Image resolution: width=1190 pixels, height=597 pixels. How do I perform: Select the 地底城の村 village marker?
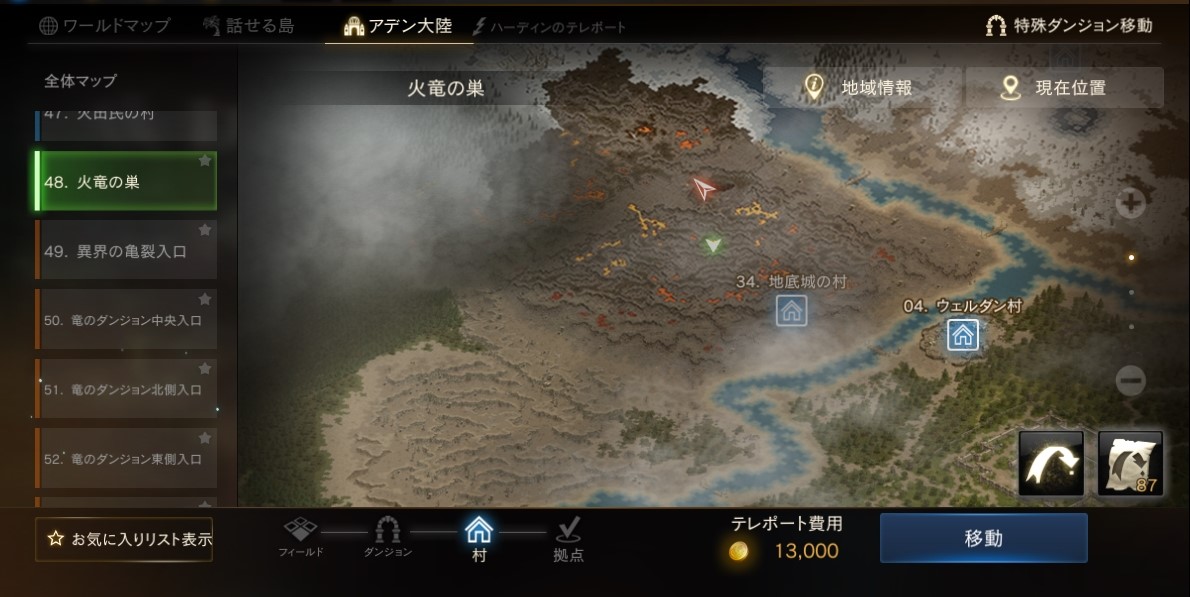pyautogui.click(x=791, y=311)
